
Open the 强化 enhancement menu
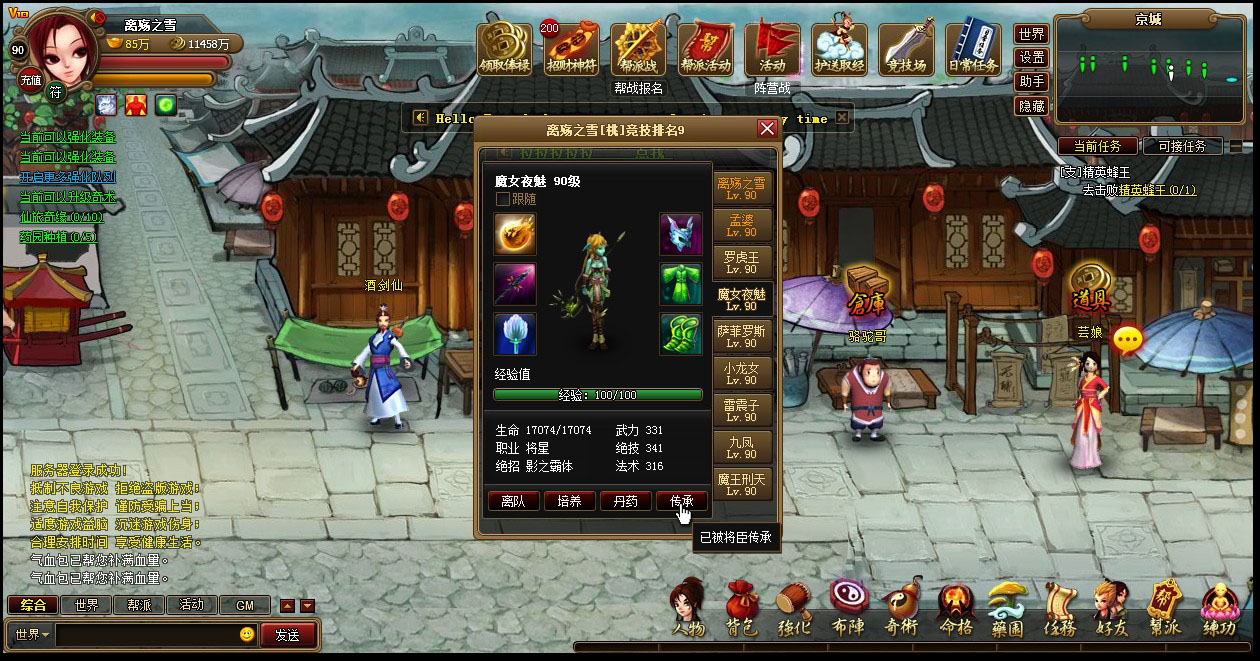tap(794, 609)
